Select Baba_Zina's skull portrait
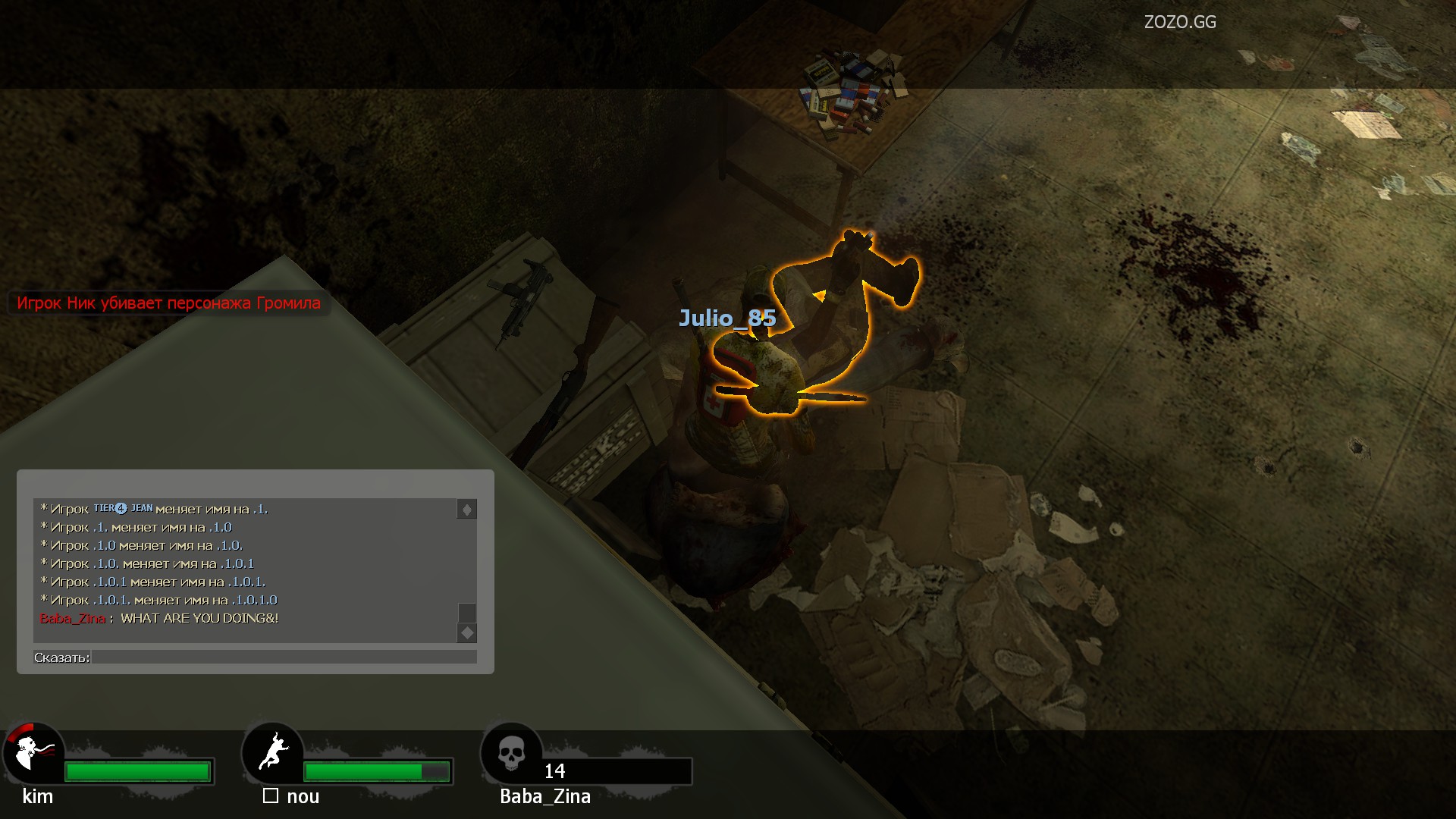This screenshot has width=1456, height=819. (512, 754)
